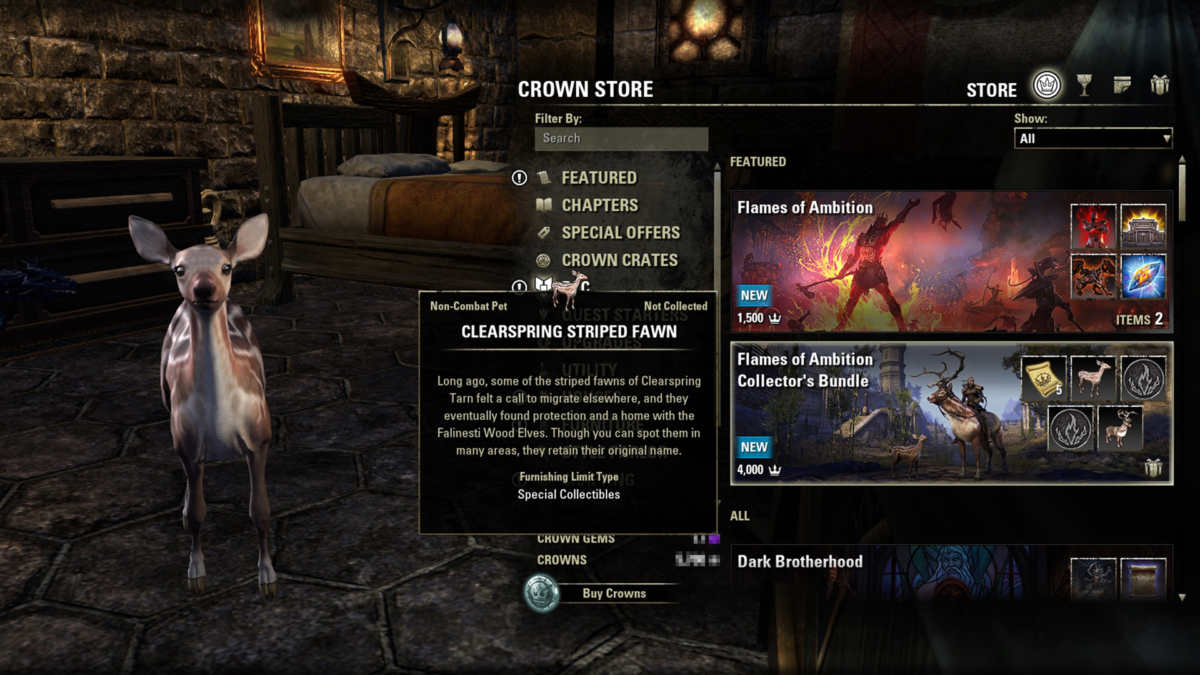Click the blue gem item icon
Image resolution: width=1200 pixels, height=675 pixels.
(x=1143, y=276)
